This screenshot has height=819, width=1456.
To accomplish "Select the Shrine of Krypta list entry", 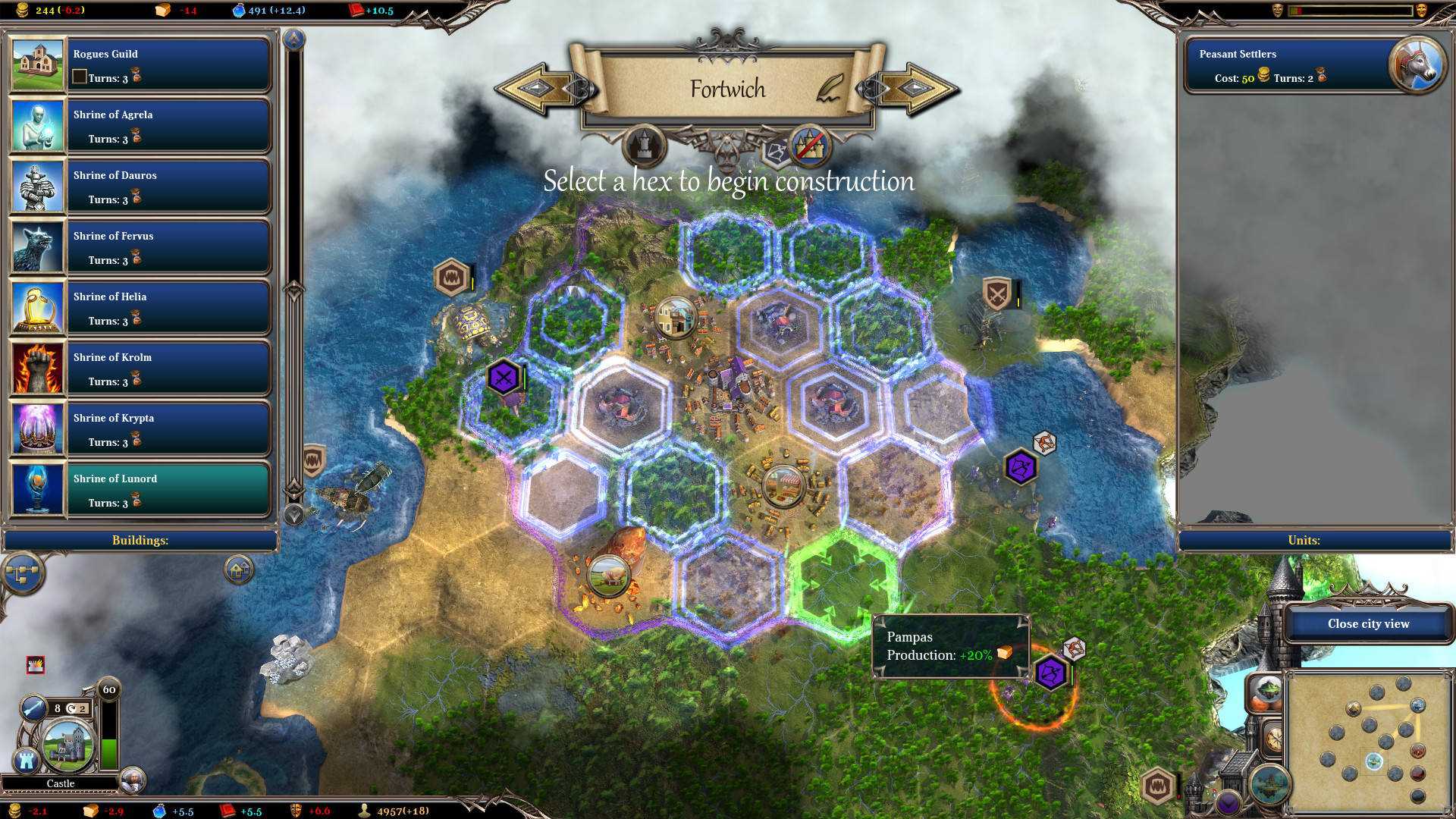I will (167, 428).
